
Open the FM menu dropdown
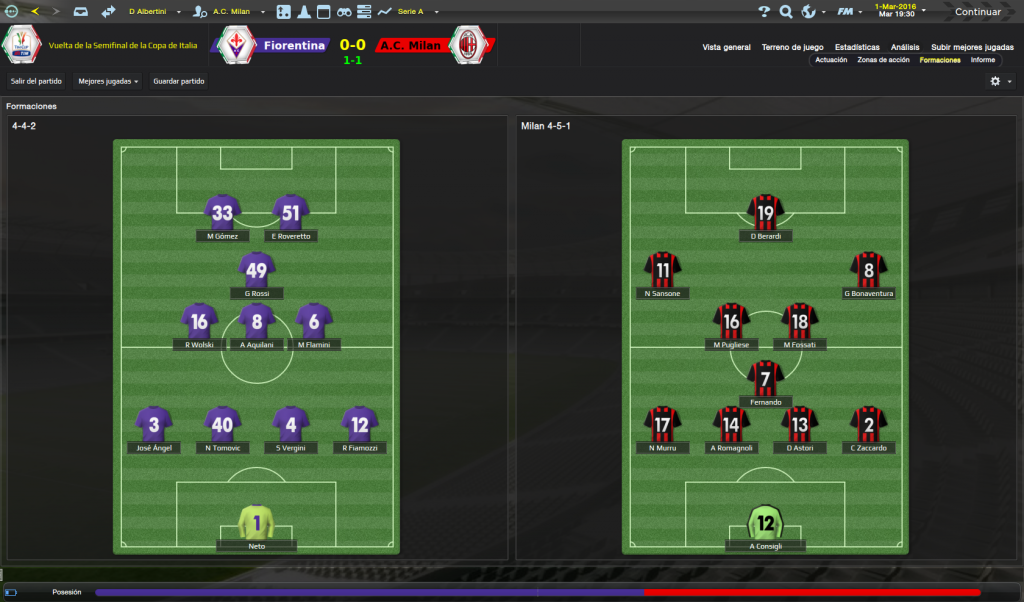(850, 12)
